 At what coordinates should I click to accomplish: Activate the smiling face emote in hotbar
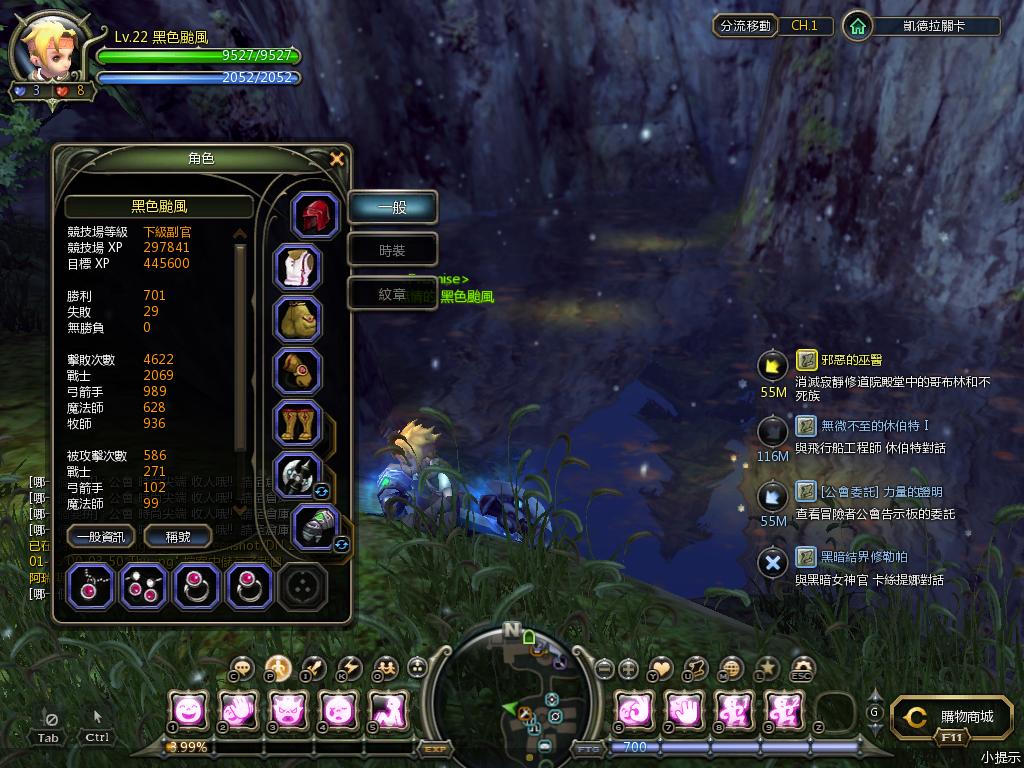pyautogui.click(x=188, y=711)
